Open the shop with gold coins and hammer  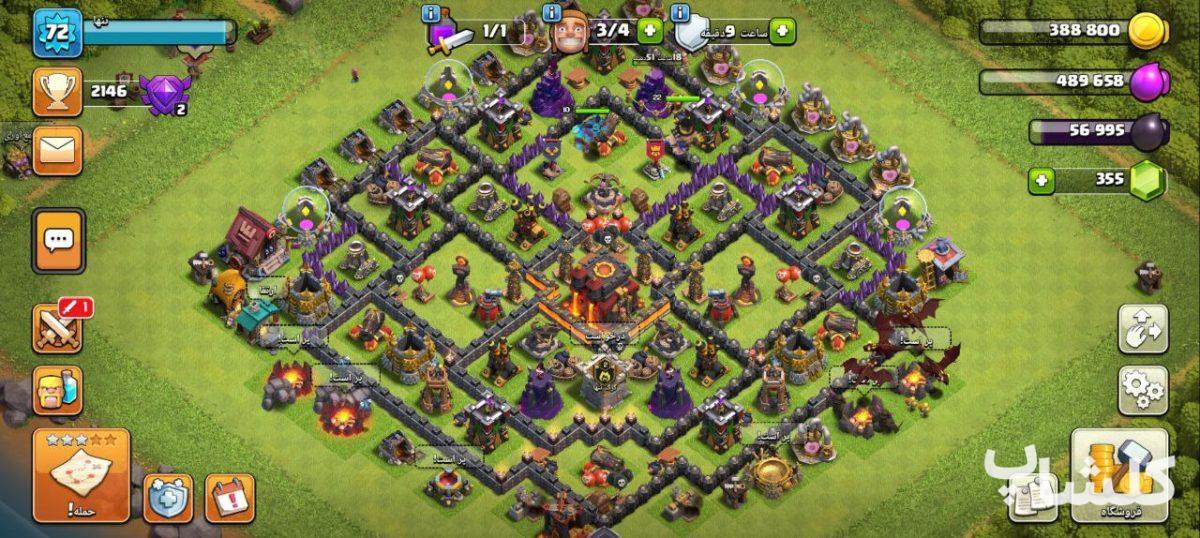click(1119, 475)
